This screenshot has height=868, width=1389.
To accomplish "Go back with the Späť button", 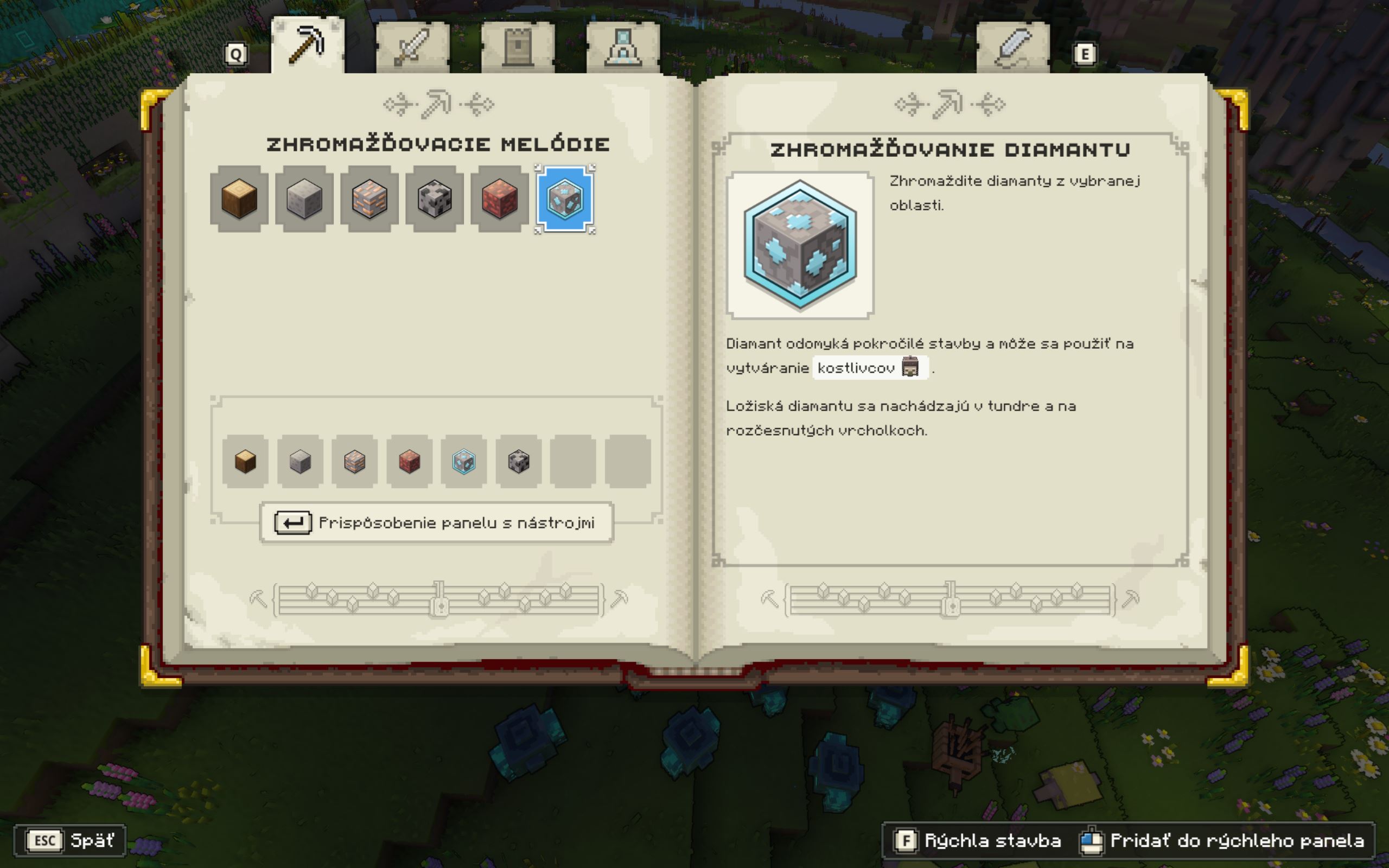I will click(x=70, y=841).
